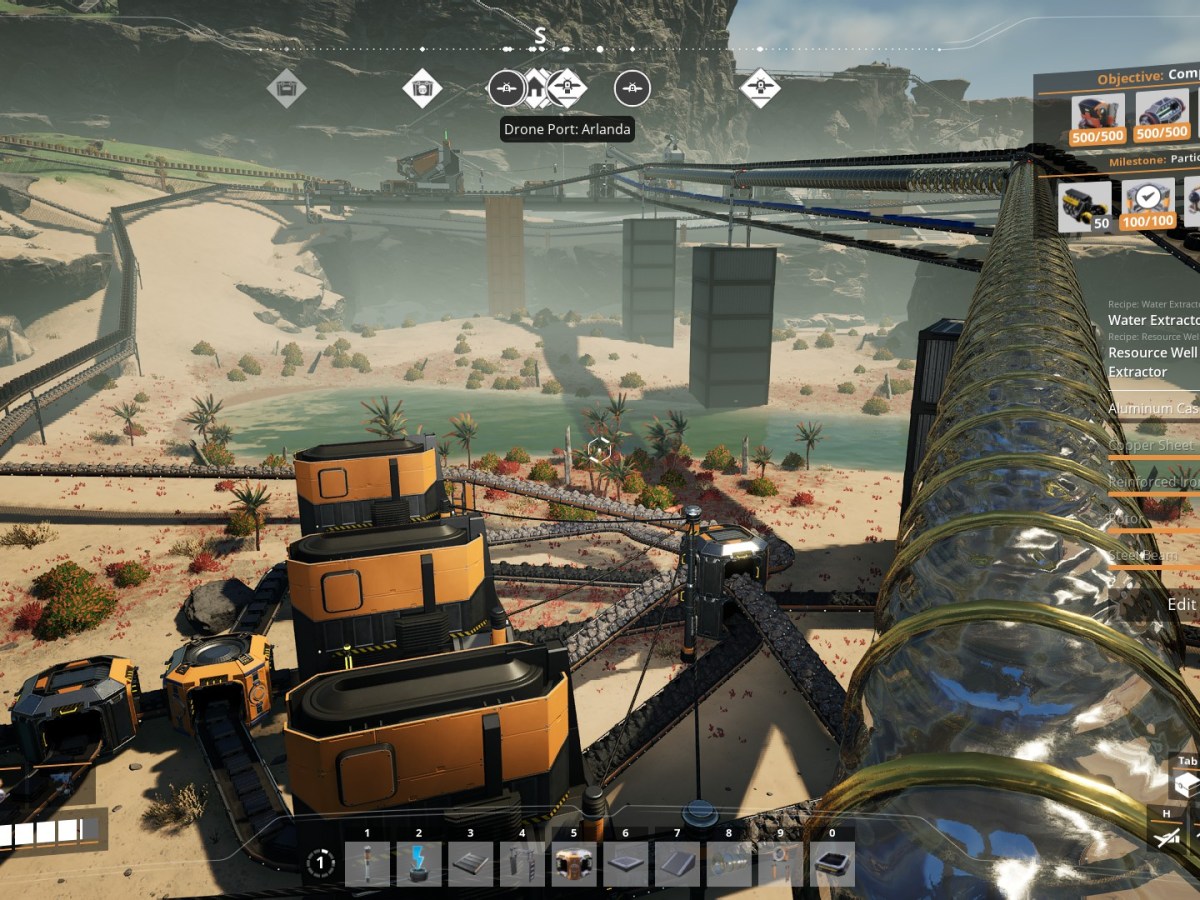Image resolution: width=1200 pixels, height=900 pixels.
Task: Choose the flat foundation in hotbar slot 3
Action: (471, 864)
